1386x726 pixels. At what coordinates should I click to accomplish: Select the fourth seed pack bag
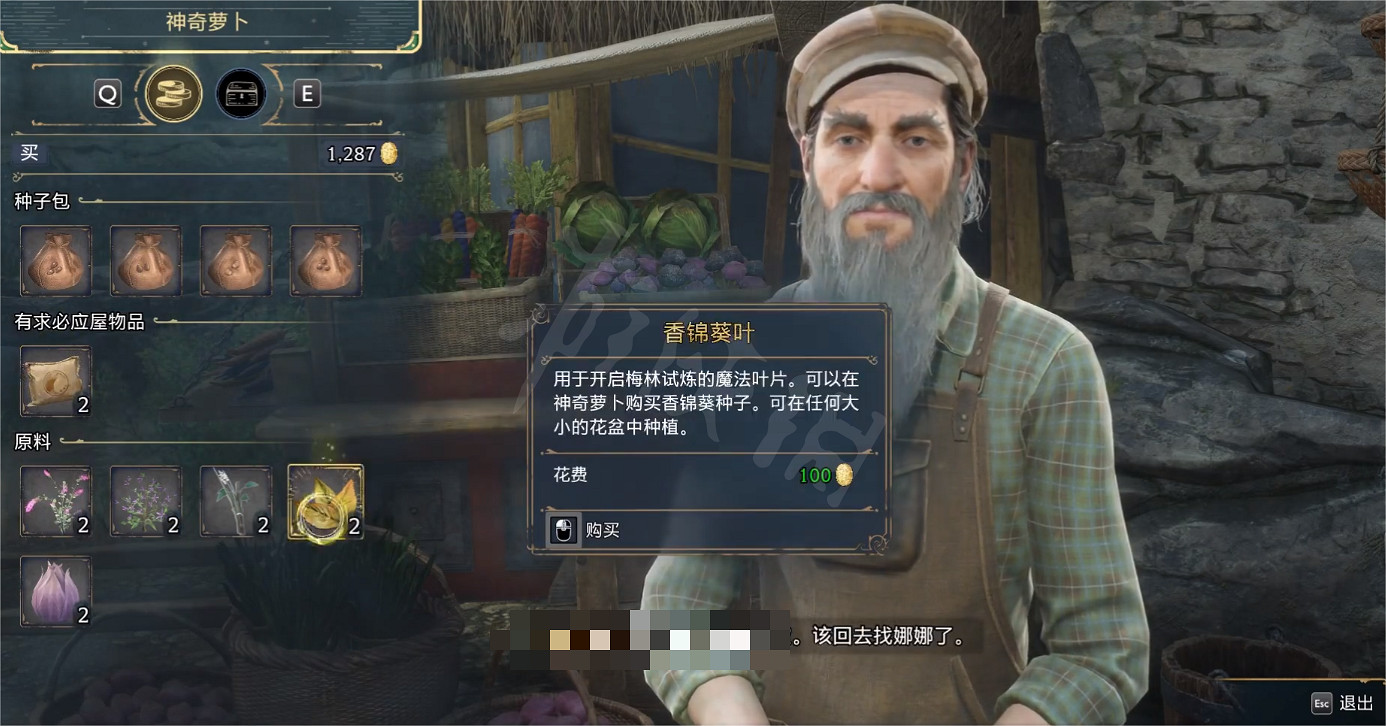point(326,261)
